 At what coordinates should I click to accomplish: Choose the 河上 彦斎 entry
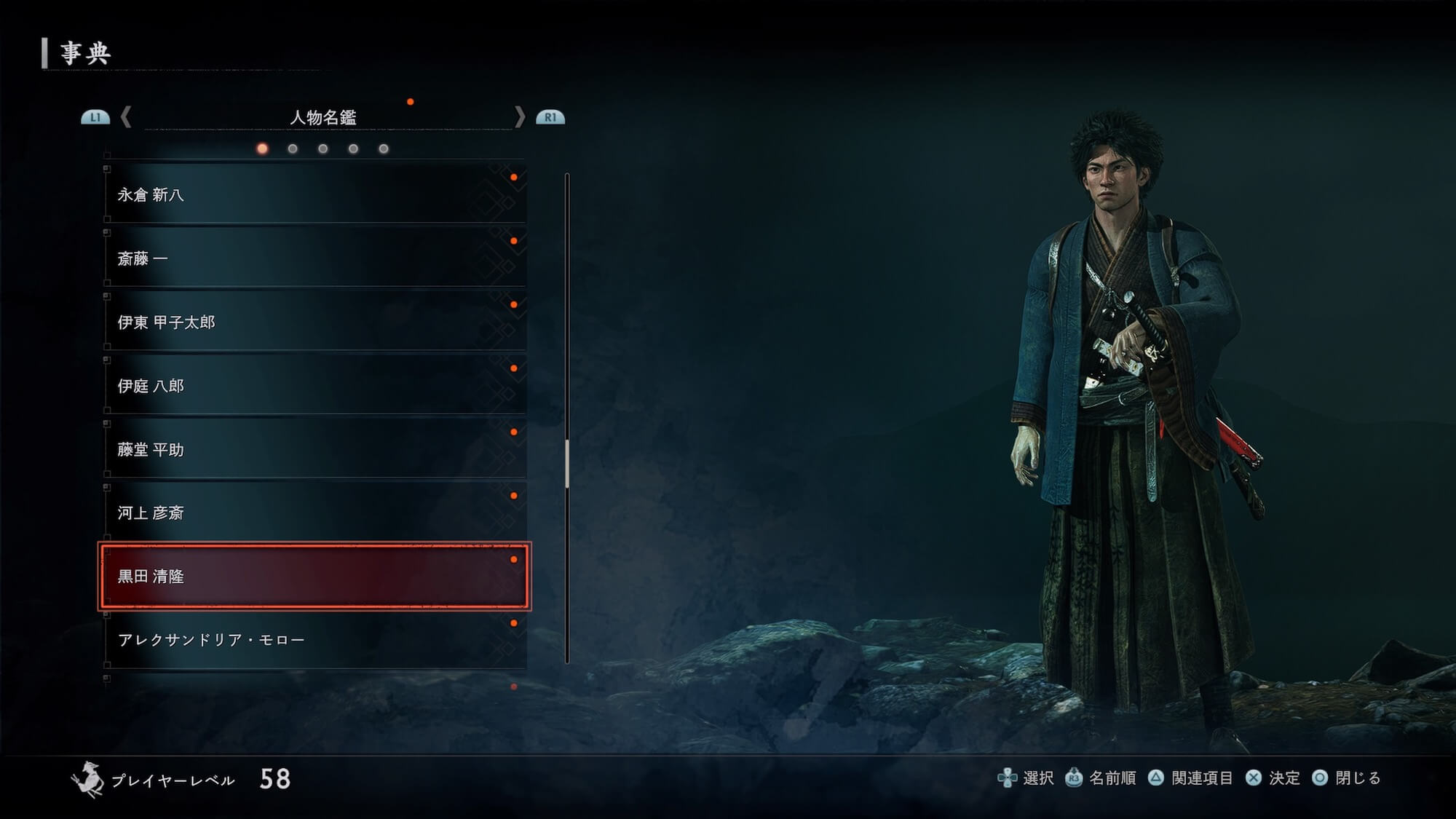(x=314, y=513)
